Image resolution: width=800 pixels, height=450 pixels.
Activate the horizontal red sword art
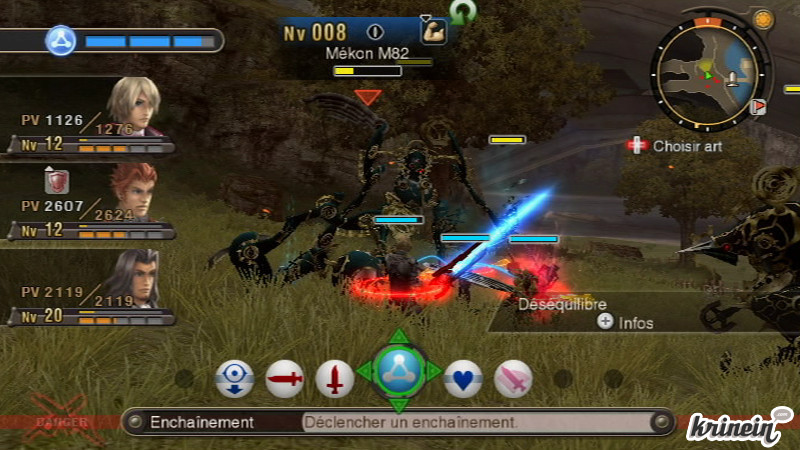(x=285, y=379)
